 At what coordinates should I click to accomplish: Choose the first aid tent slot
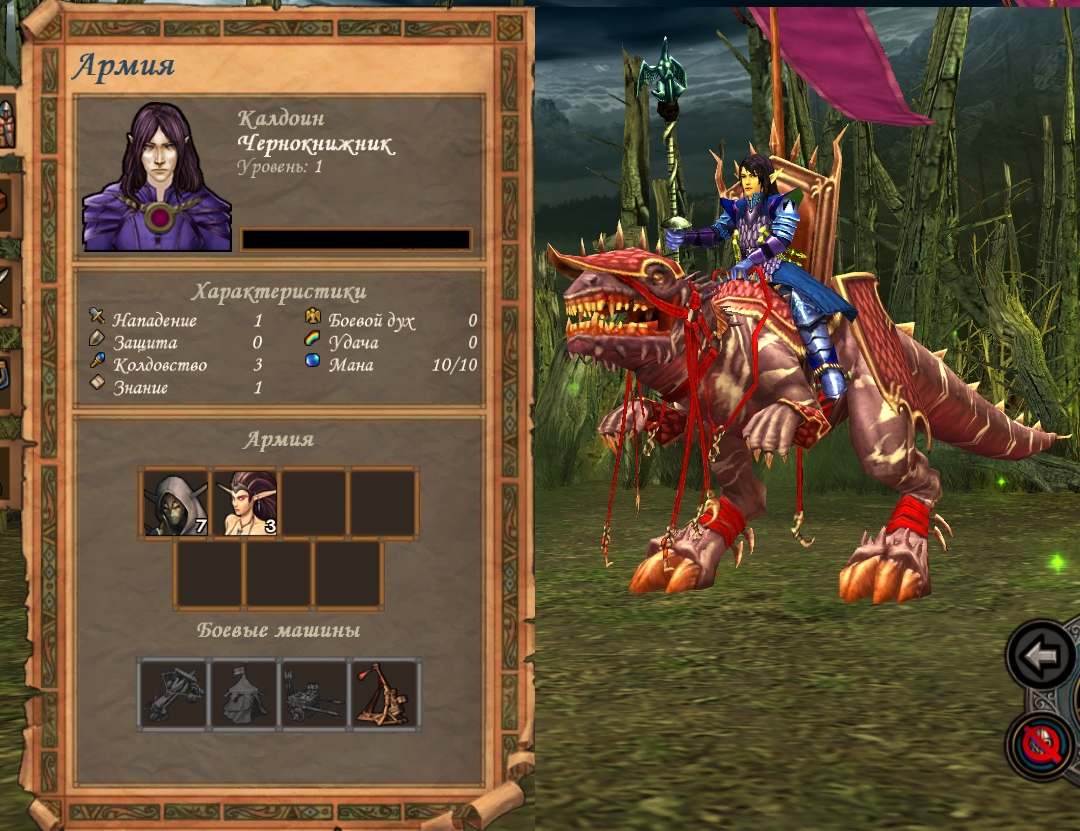244,694
